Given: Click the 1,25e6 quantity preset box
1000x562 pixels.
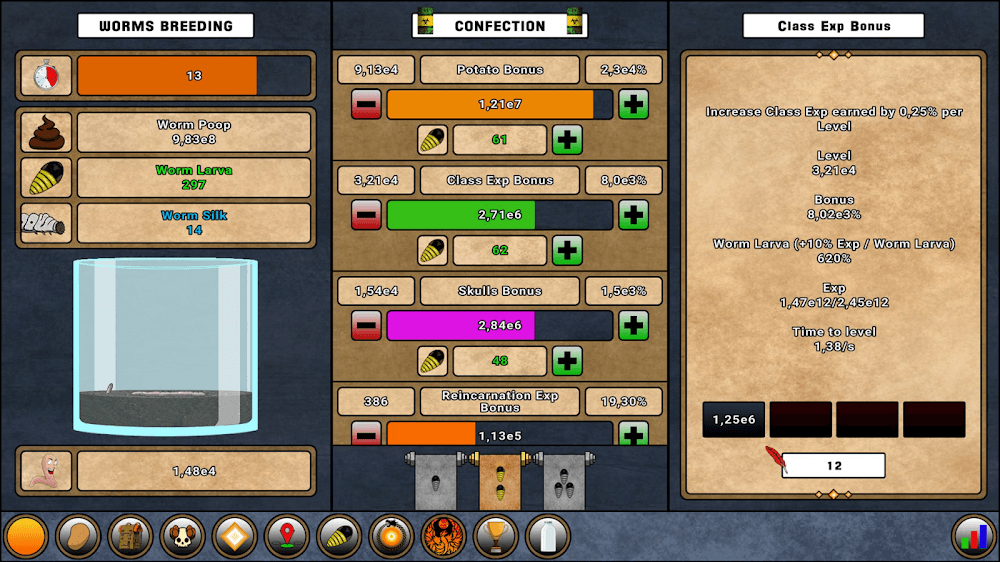Looking at the screenshot, I should (x=735, y=420).
